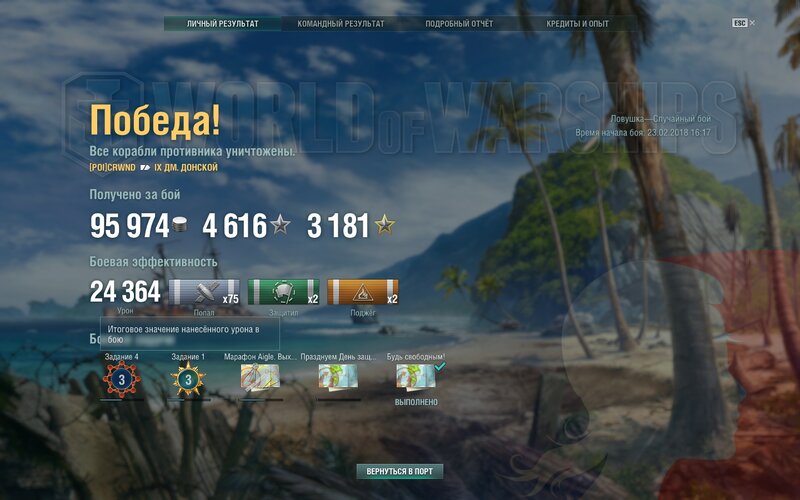
Task: Open the Задание 1 mission badge
Action: coord(188,379)
